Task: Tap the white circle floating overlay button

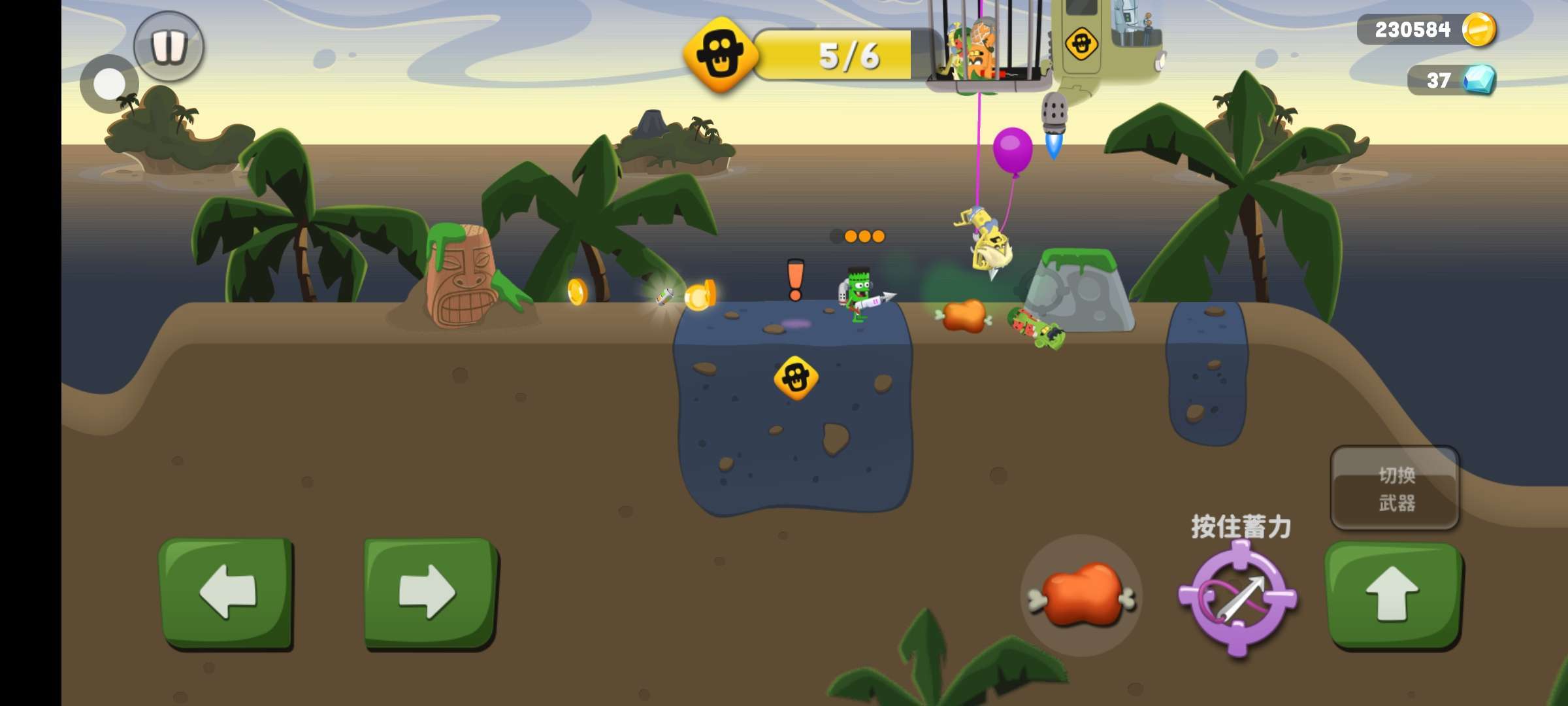Action: tap(109, 84)
